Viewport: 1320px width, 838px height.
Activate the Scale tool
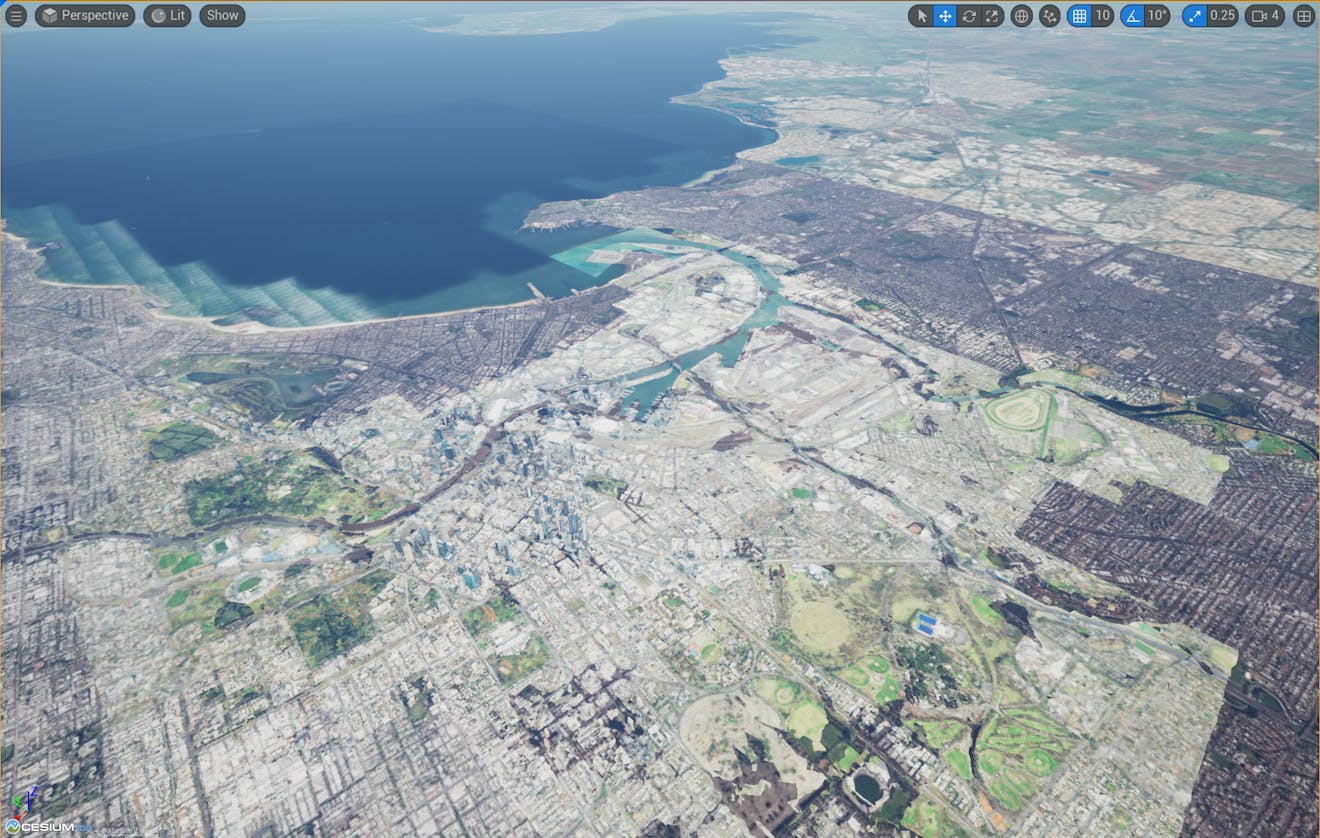pyautogui.click(x=991, y=15)
